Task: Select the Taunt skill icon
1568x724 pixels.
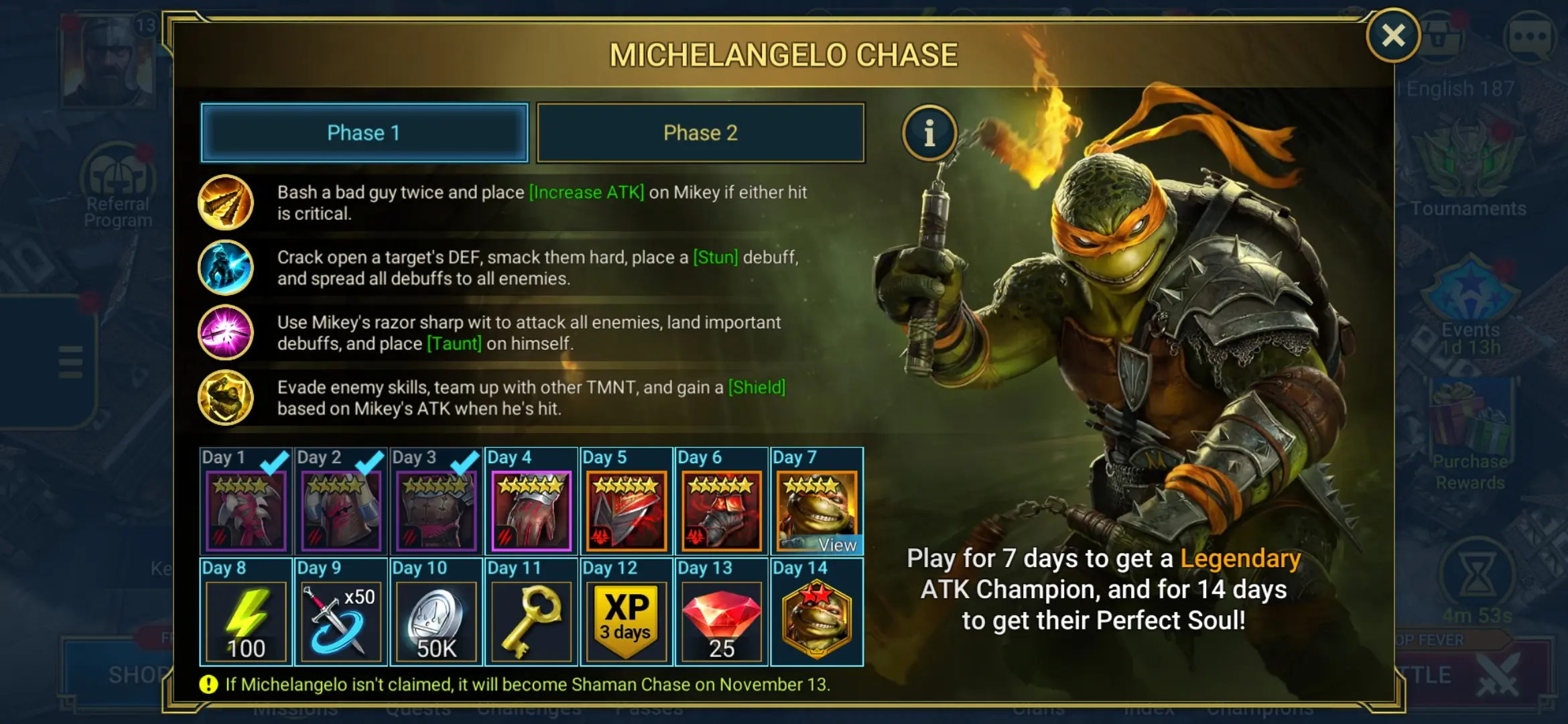Action: pyautogui.click(x=226, y=333)
